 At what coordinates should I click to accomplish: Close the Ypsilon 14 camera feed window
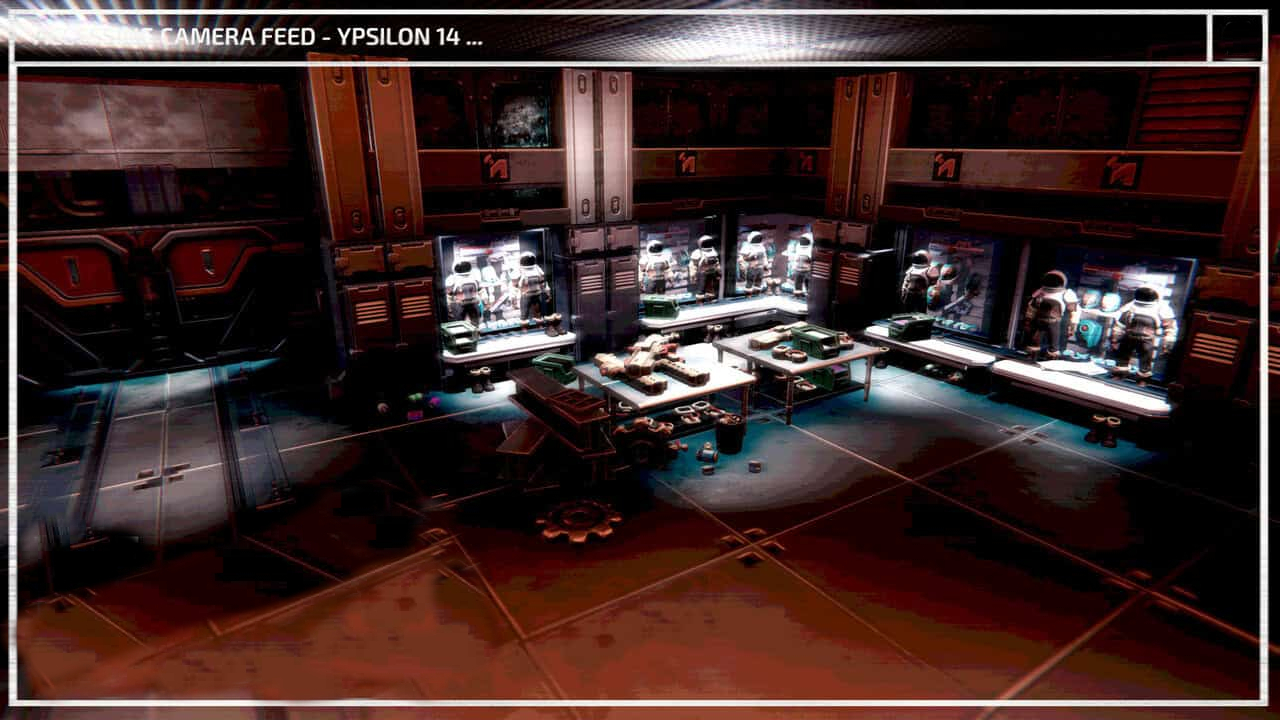coord(1237,38)
